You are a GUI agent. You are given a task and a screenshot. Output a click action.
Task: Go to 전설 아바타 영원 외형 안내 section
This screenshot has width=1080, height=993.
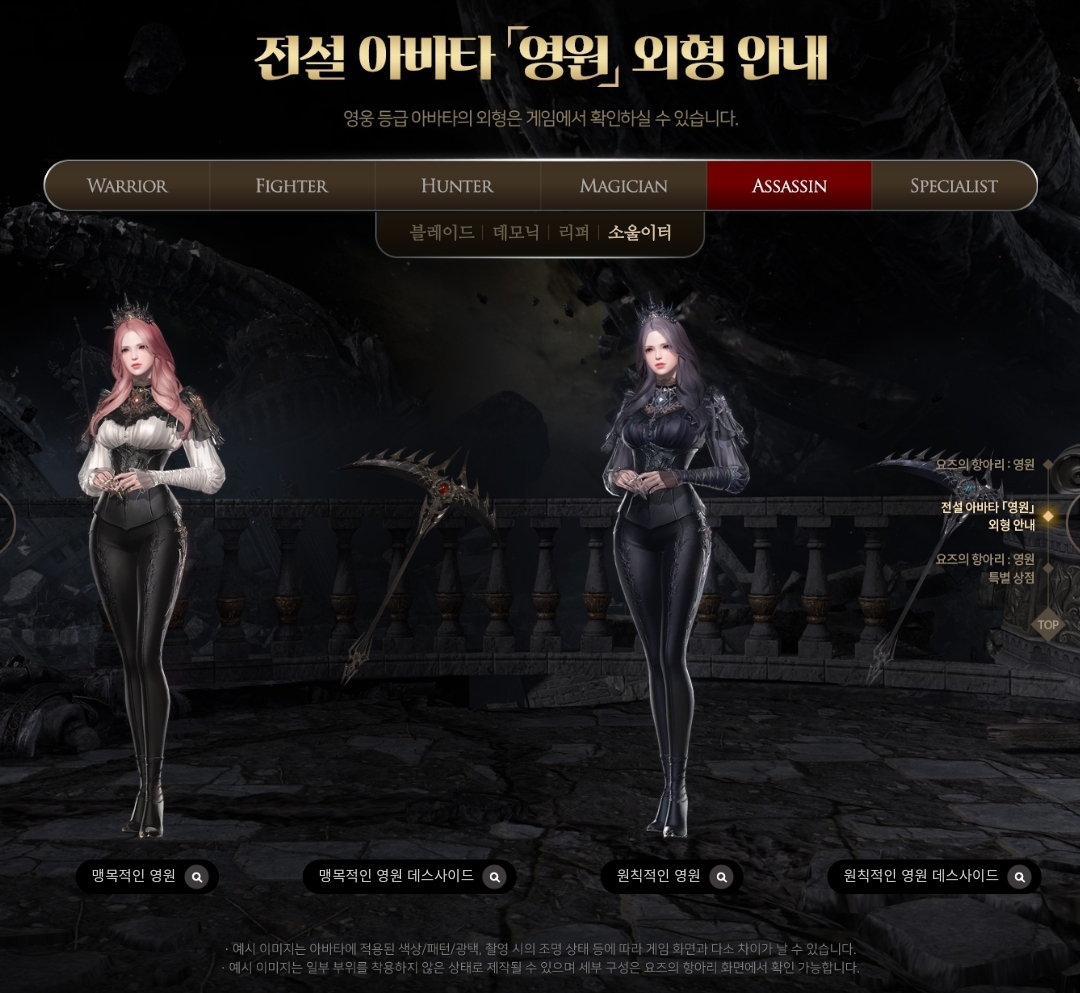(988, 516)
